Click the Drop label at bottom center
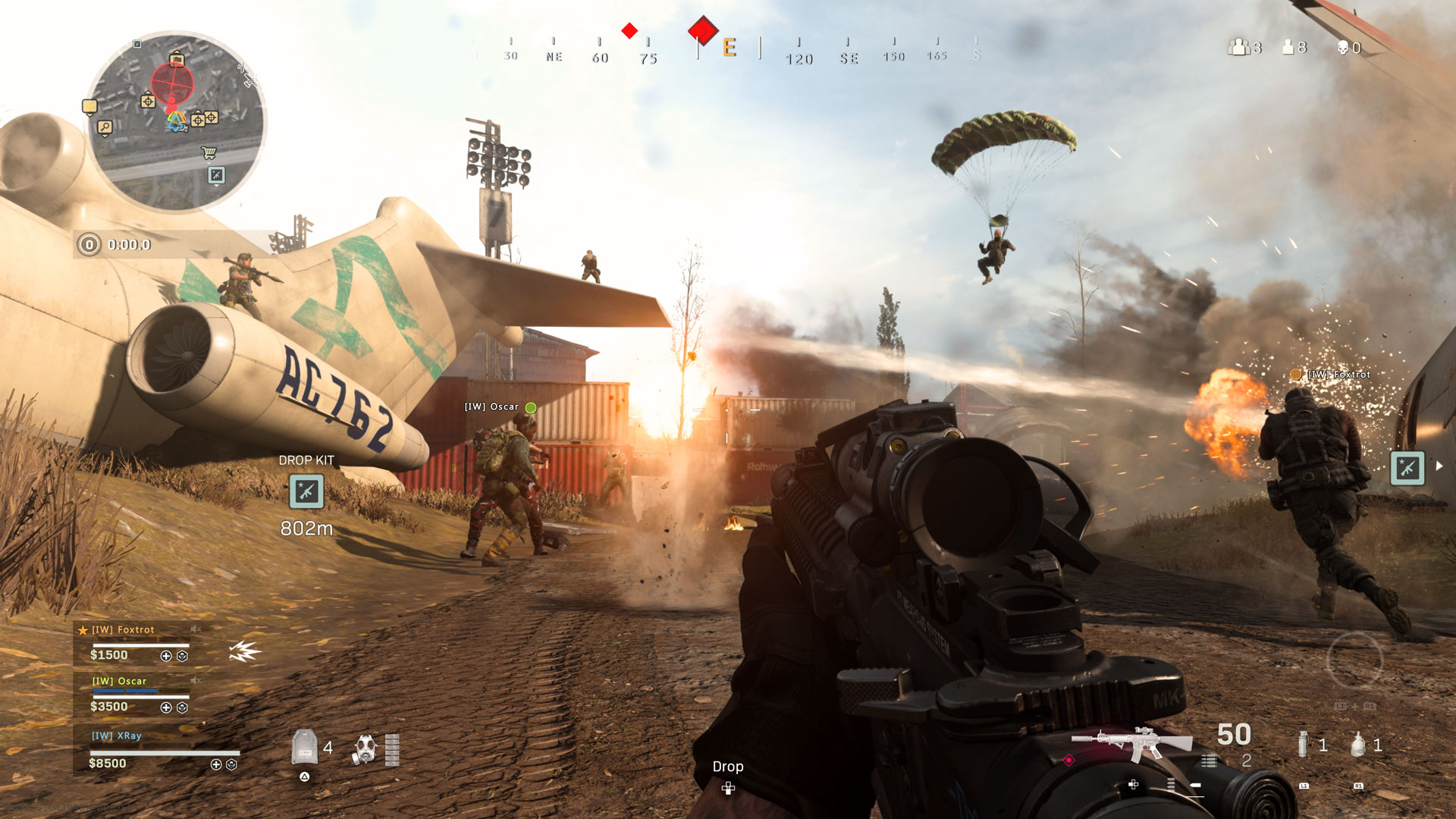Screen dimensions: 1456x819 point(728,767)
